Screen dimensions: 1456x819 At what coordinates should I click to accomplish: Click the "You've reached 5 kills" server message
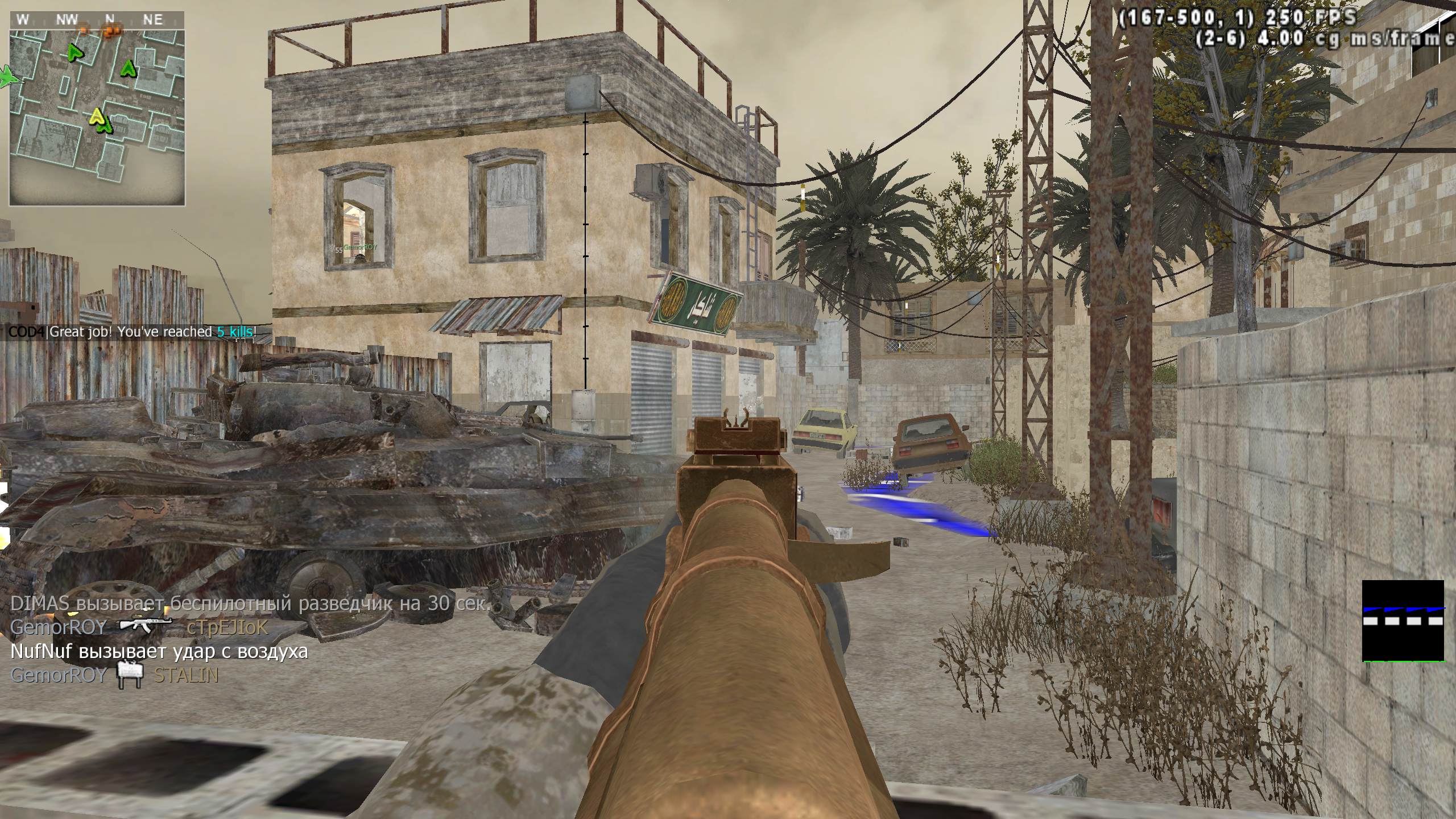pyautogui.click(x=132, y=332)
